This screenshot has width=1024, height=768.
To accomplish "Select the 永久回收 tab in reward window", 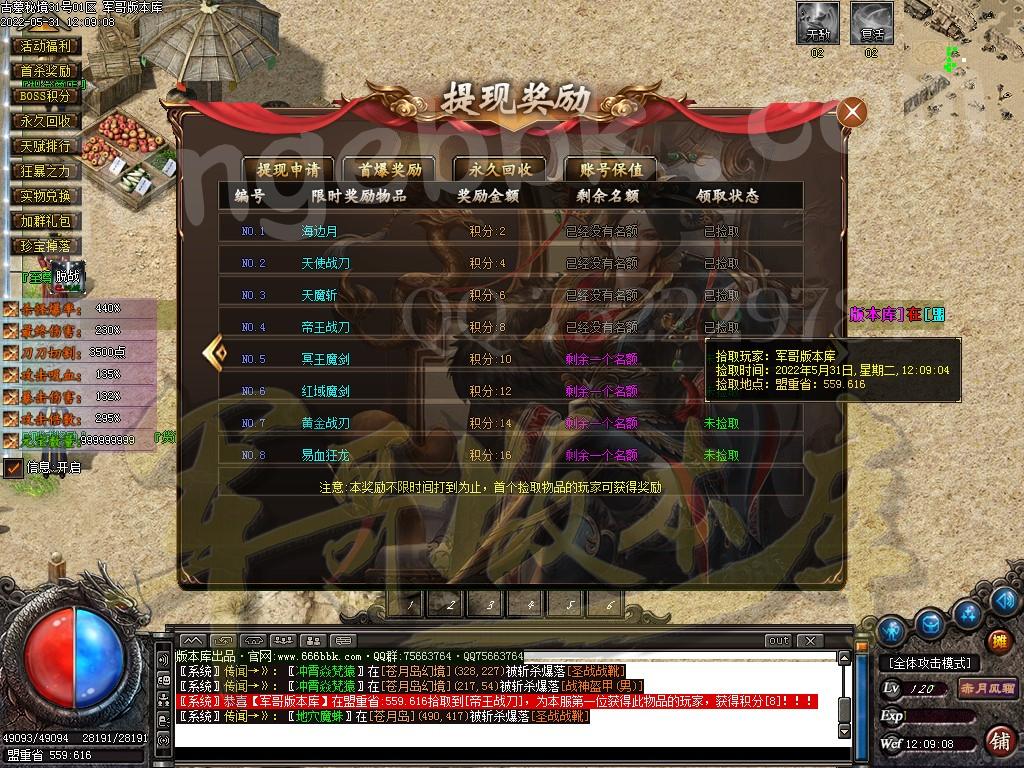I will (500, 169).
